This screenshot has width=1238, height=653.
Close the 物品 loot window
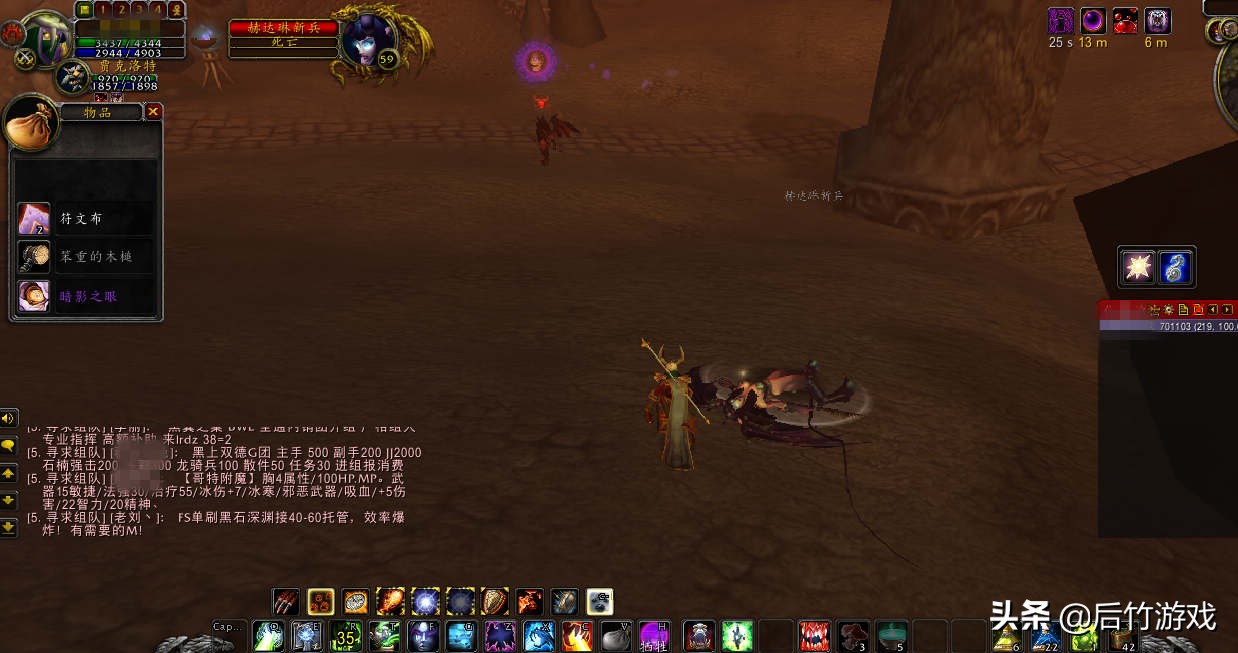pyautogui.click(x=153, y=112)
